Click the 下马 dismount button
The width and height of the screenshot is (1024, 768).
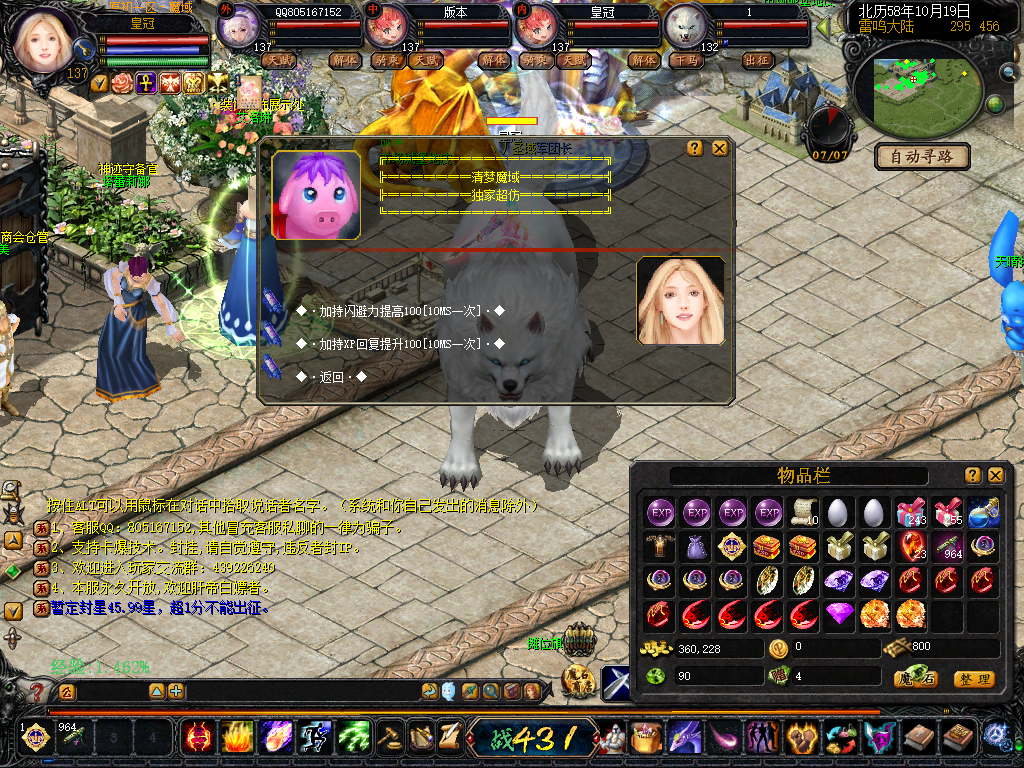(x=686, y=60)
